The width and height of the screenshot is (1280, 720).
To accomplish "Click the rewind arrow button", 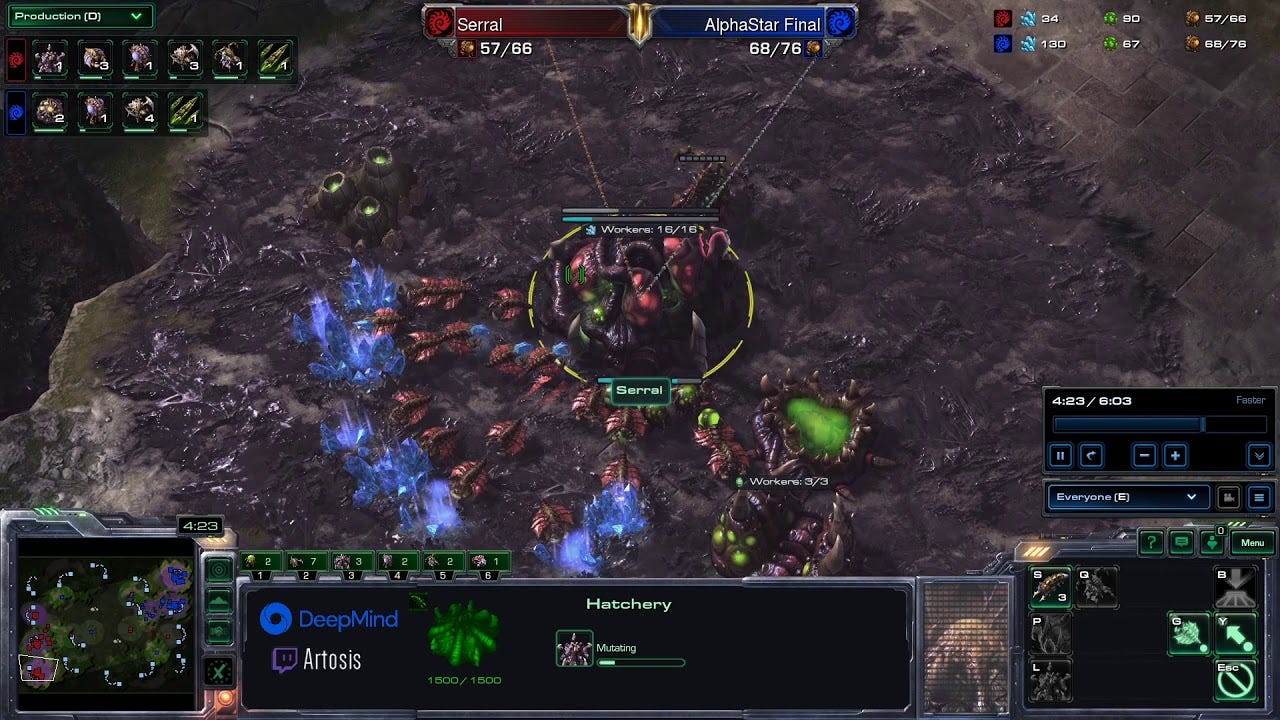I will [1091, 455].
